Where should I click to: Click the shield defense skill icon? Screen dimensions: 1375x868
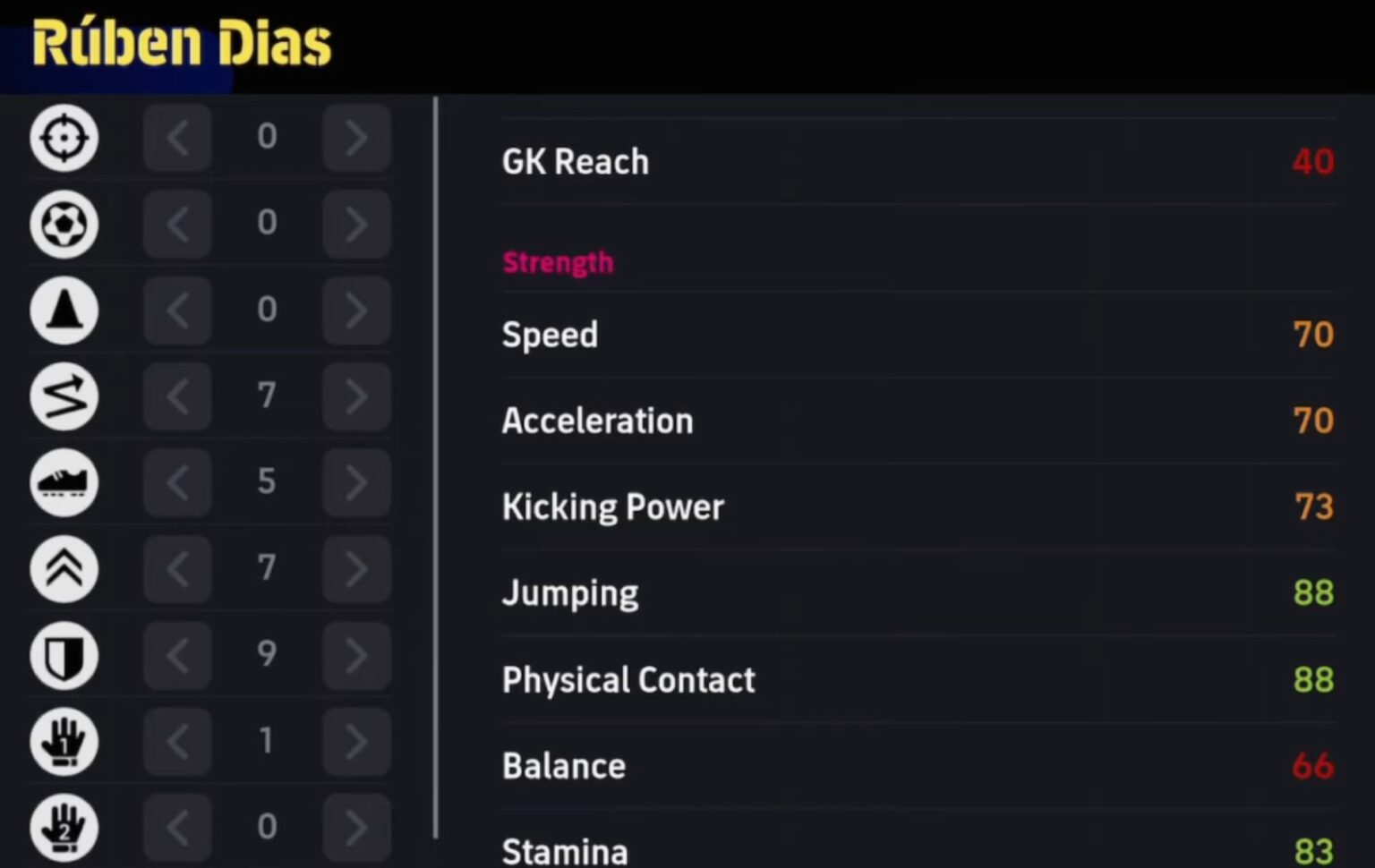click(63, 654)
